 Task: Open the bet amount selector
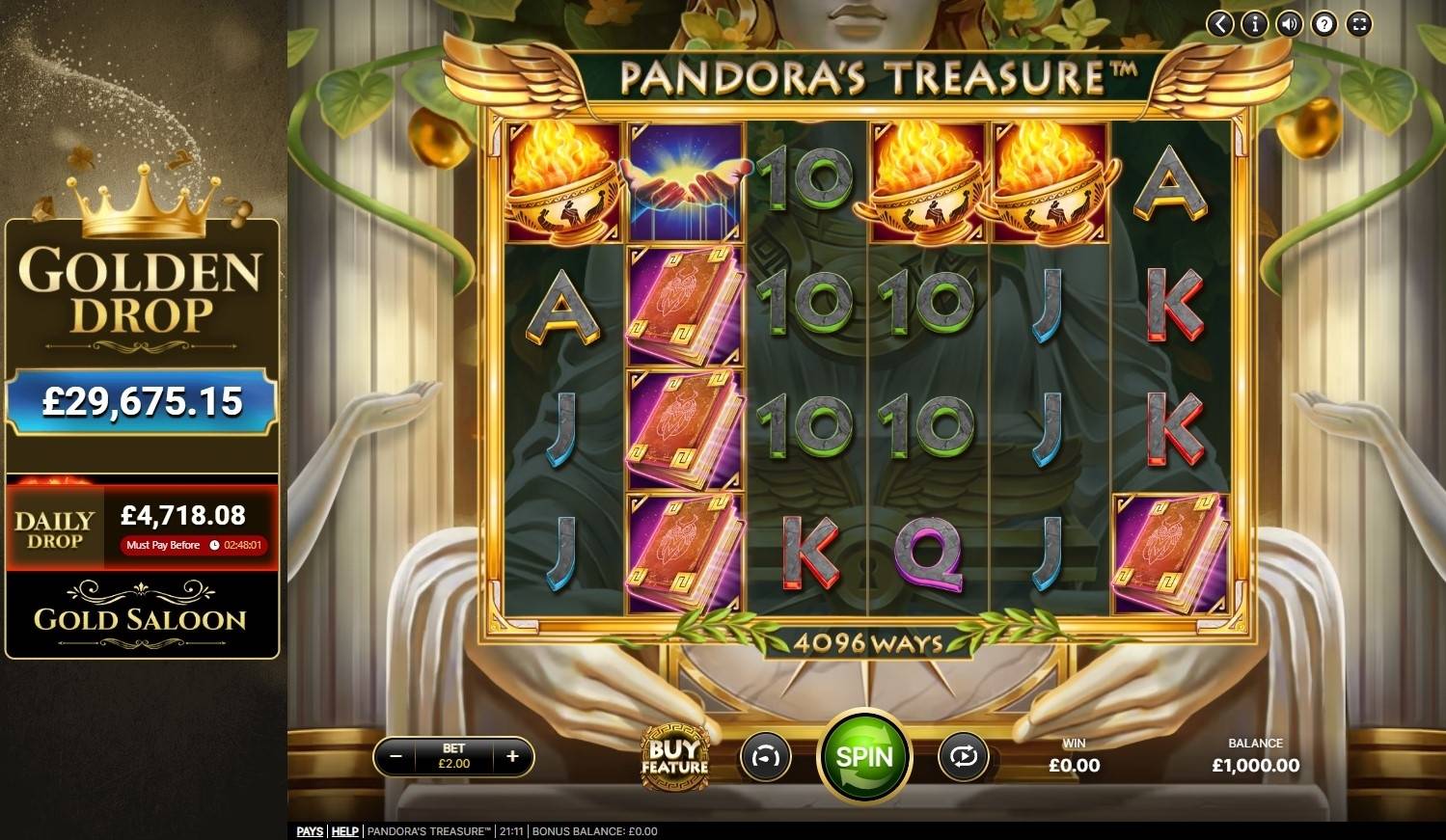click(x=453, y=757)
